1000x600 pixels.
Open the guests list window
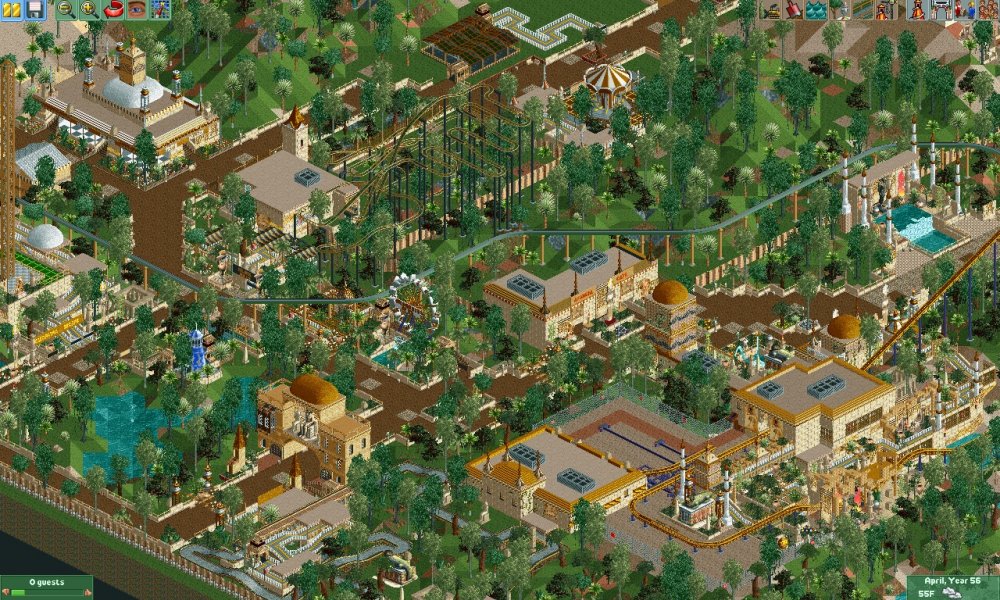987,9
